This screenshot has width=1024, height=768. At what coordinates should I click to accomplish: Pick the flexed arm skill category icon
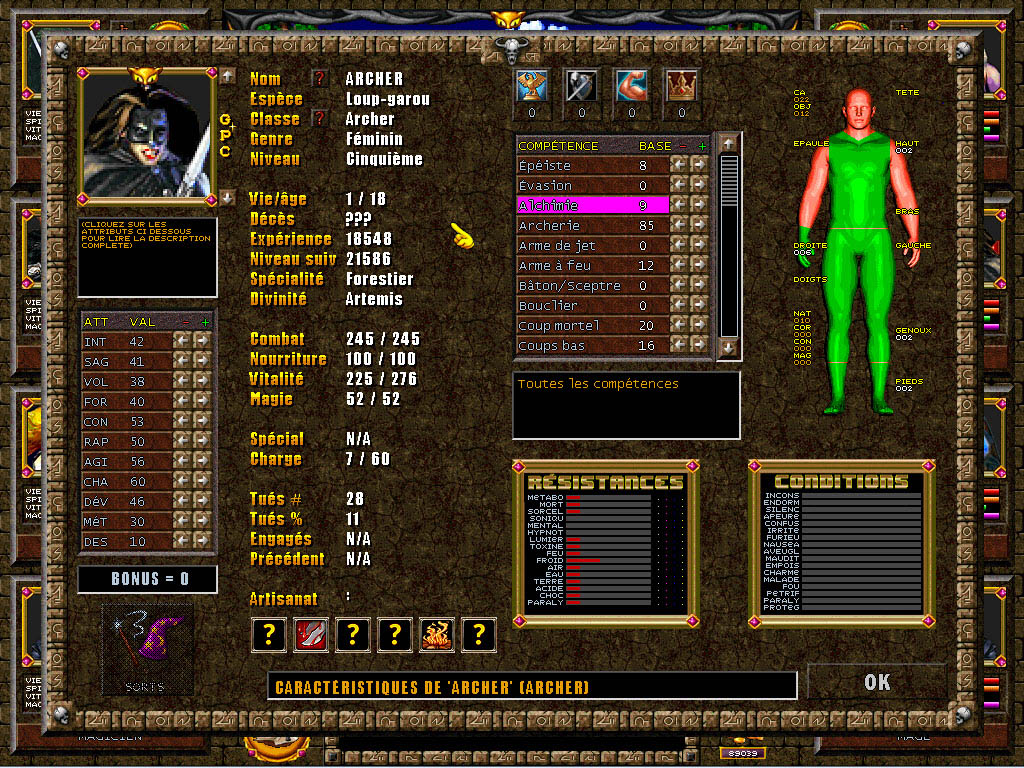coord(631,87)
